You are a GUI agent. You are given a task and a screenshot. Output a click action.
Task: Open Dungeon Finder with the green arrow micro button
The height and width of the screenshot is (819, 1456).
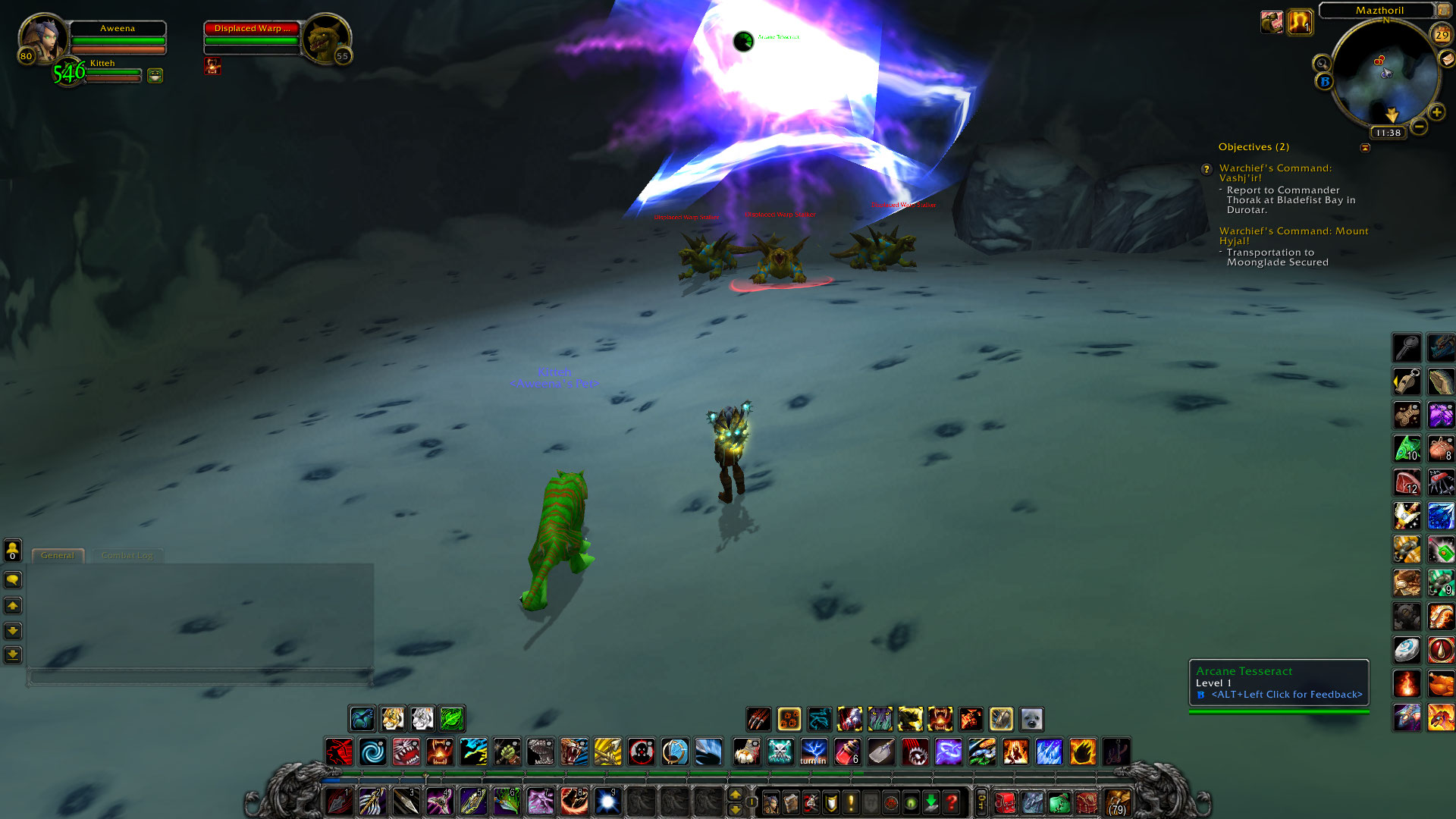[931, 802]
